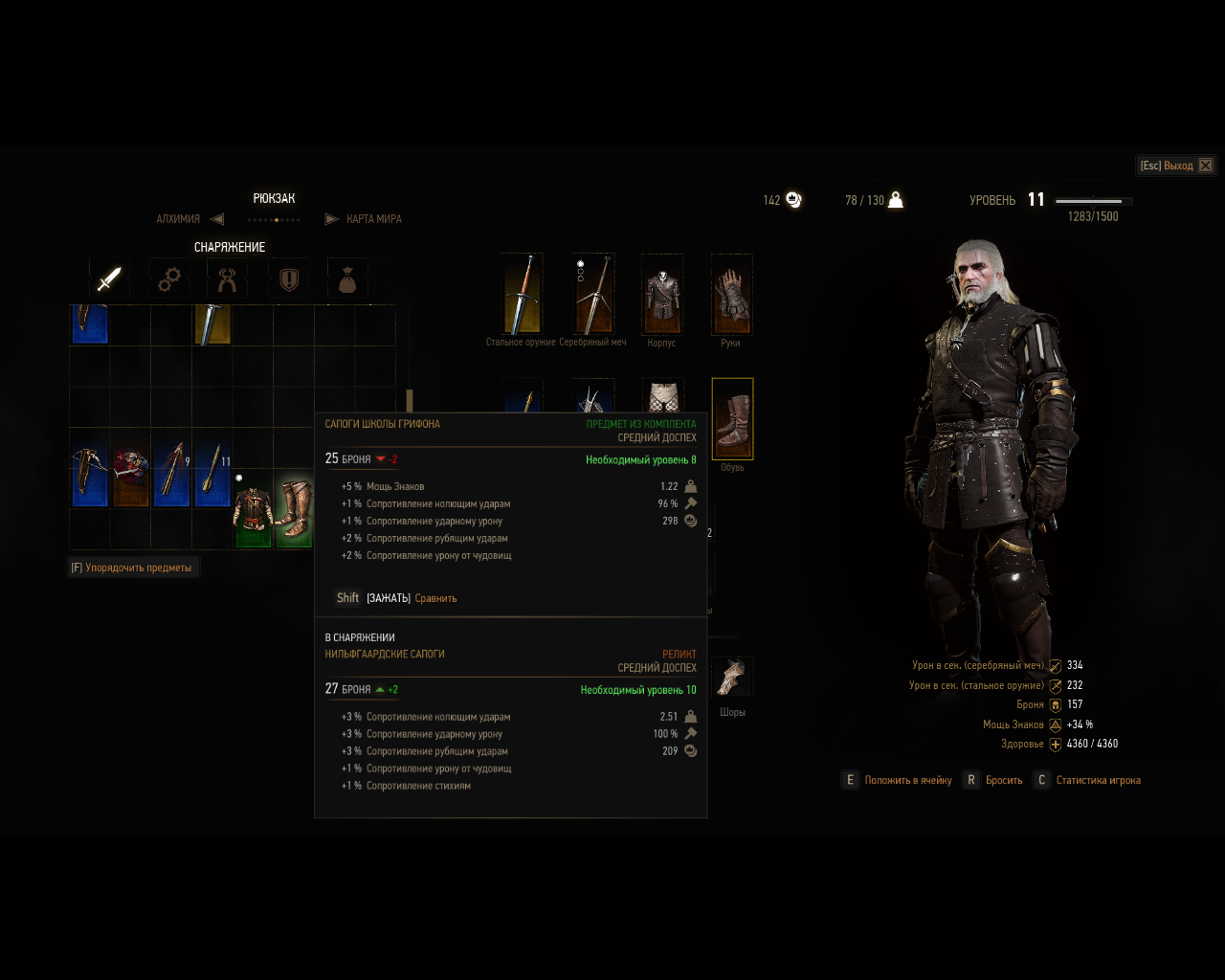Show the quest items shield tab

tap(288, 278)
